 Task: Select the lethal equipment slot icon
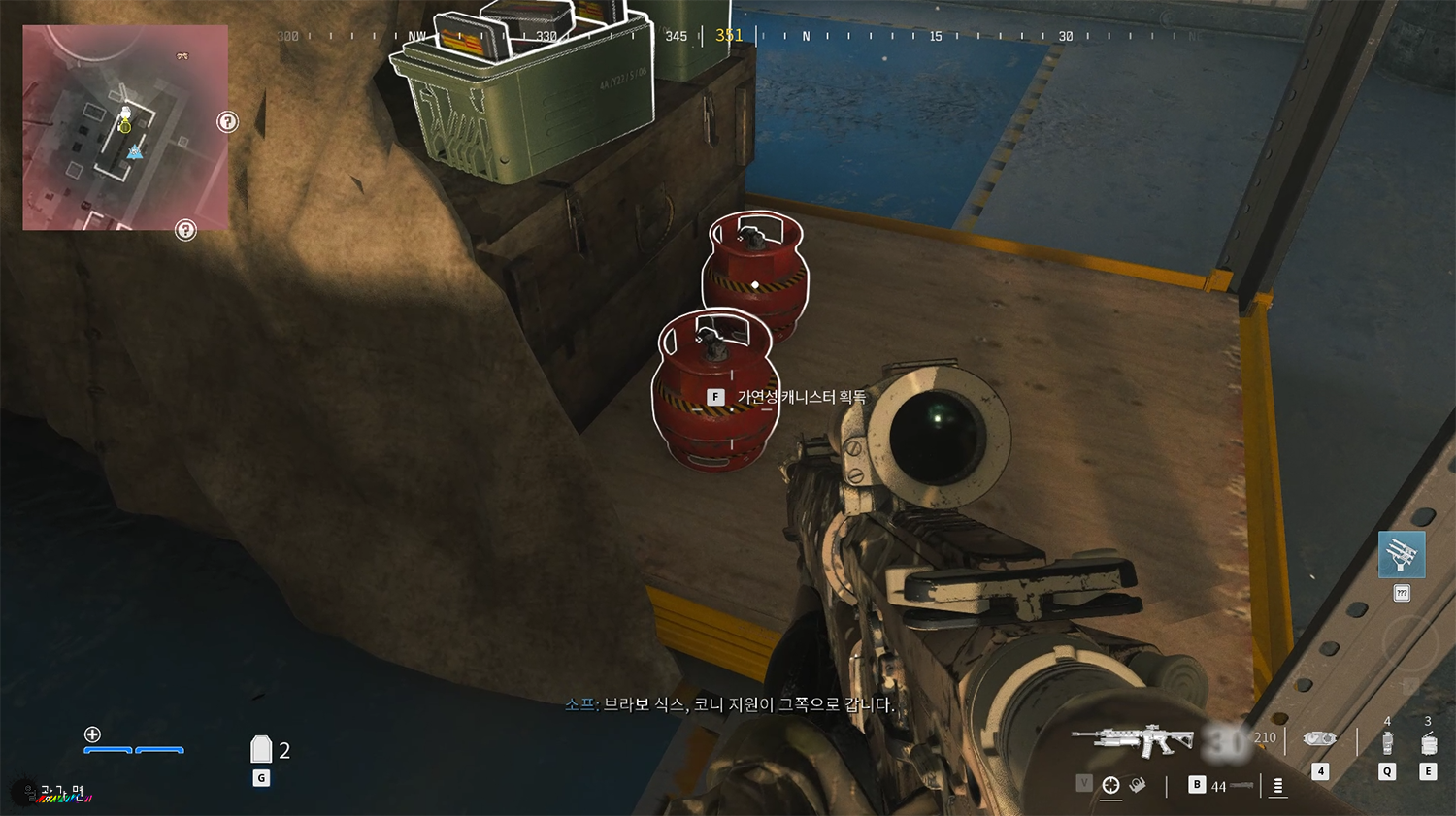(x=1428, y=743)
